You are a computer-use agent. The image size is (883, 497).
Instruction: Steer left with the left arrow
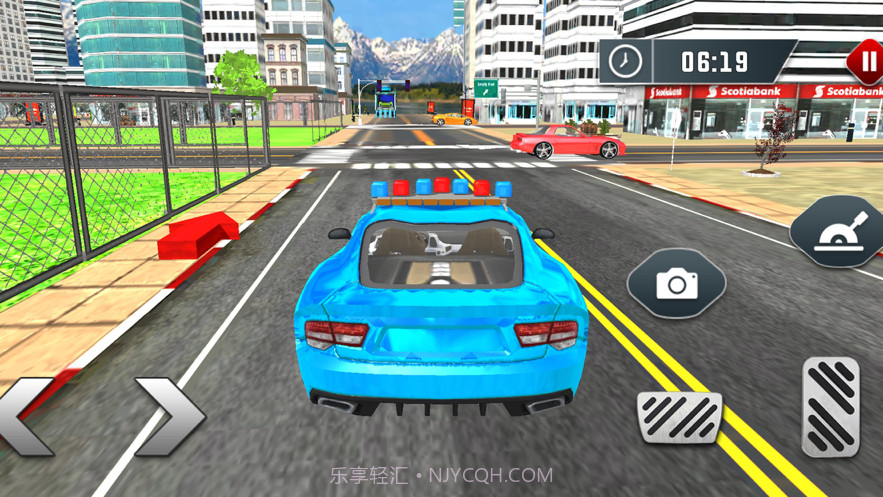[24, 415]
